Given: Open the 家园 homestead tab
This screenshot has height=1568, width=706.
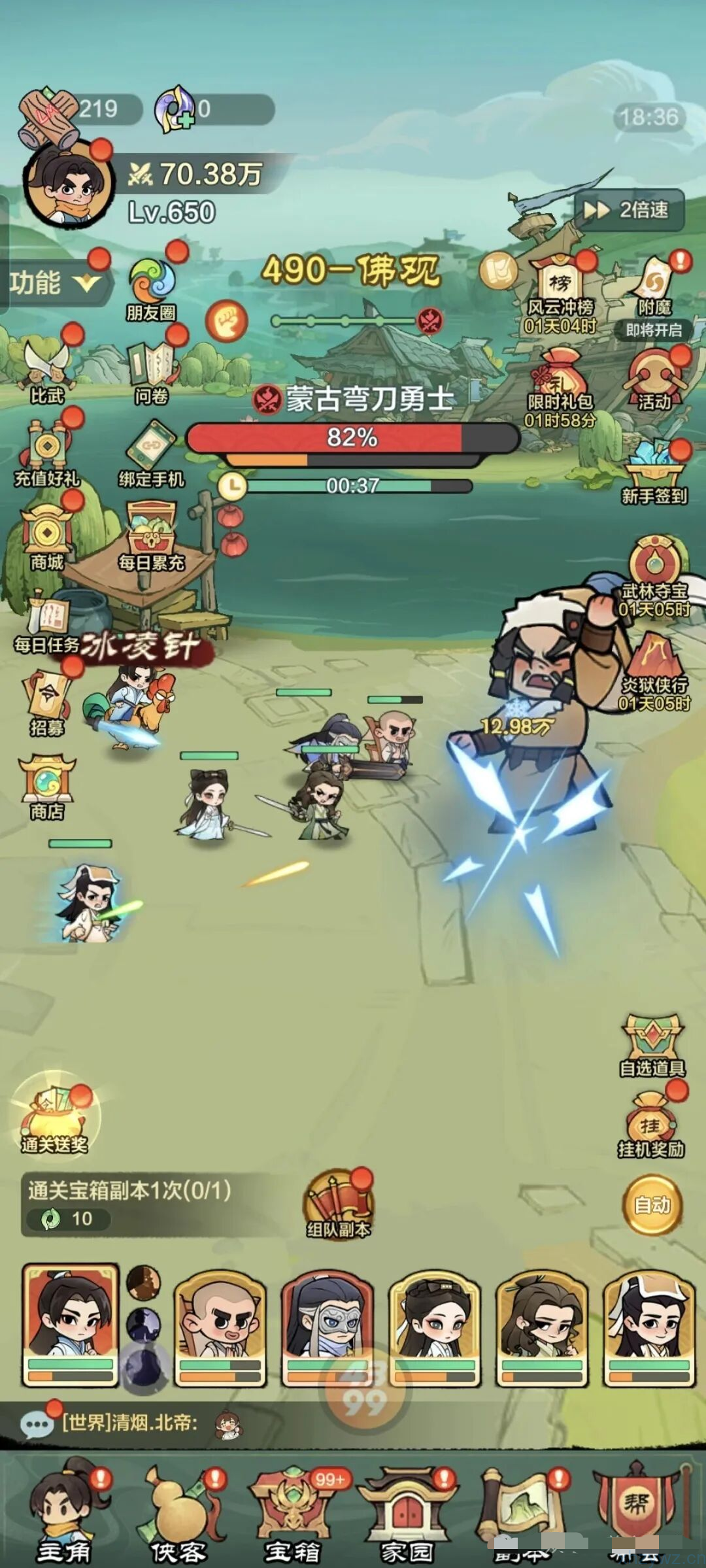Looking at the screenshot, I should (407, 1516).
